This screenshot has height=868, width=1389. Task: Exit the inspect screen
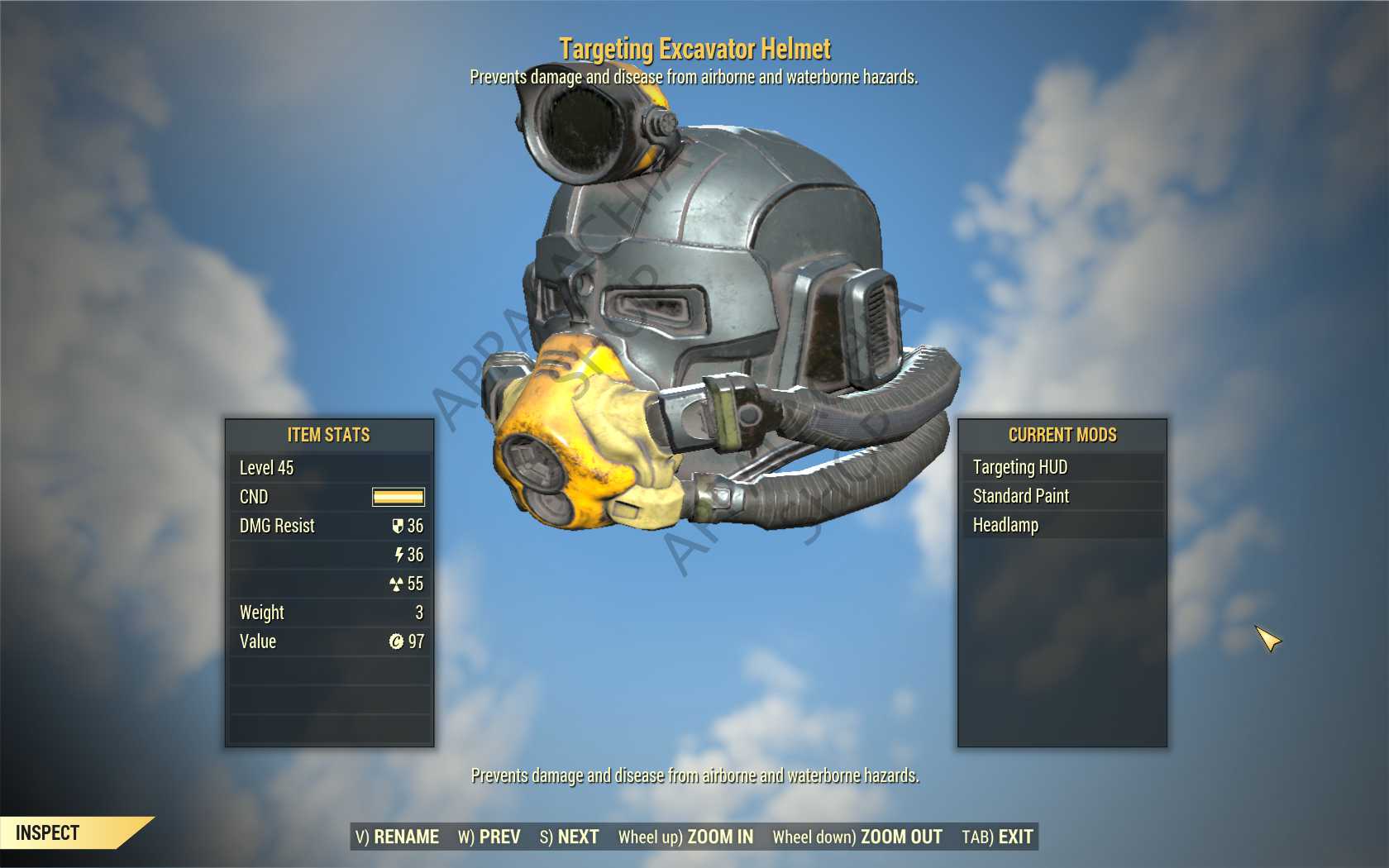pos(997,837)
